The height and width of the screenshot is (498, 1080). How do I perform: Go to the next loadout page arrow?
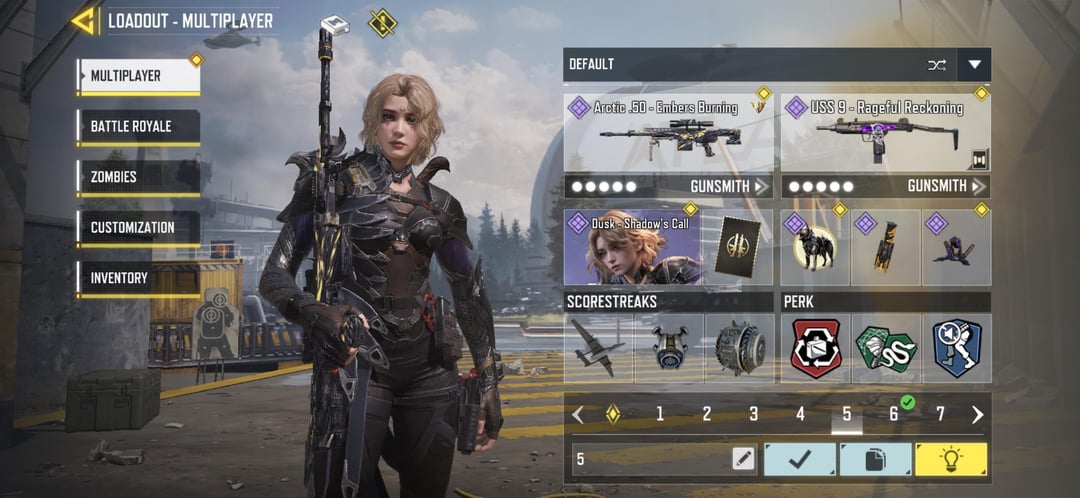[x=977, y=414]
